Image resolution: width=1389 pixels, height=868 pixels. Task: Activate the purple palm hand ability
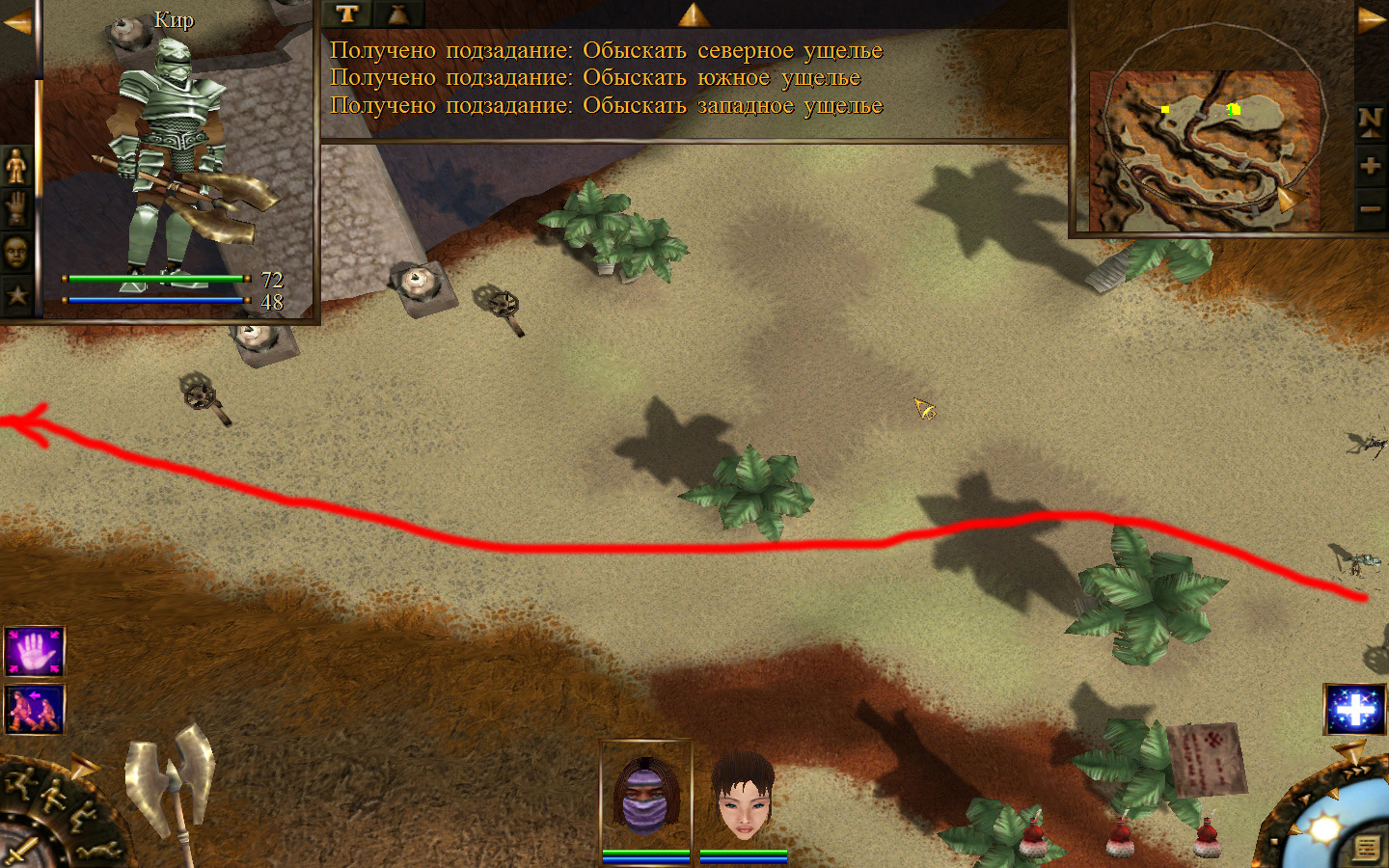point(35,652)
